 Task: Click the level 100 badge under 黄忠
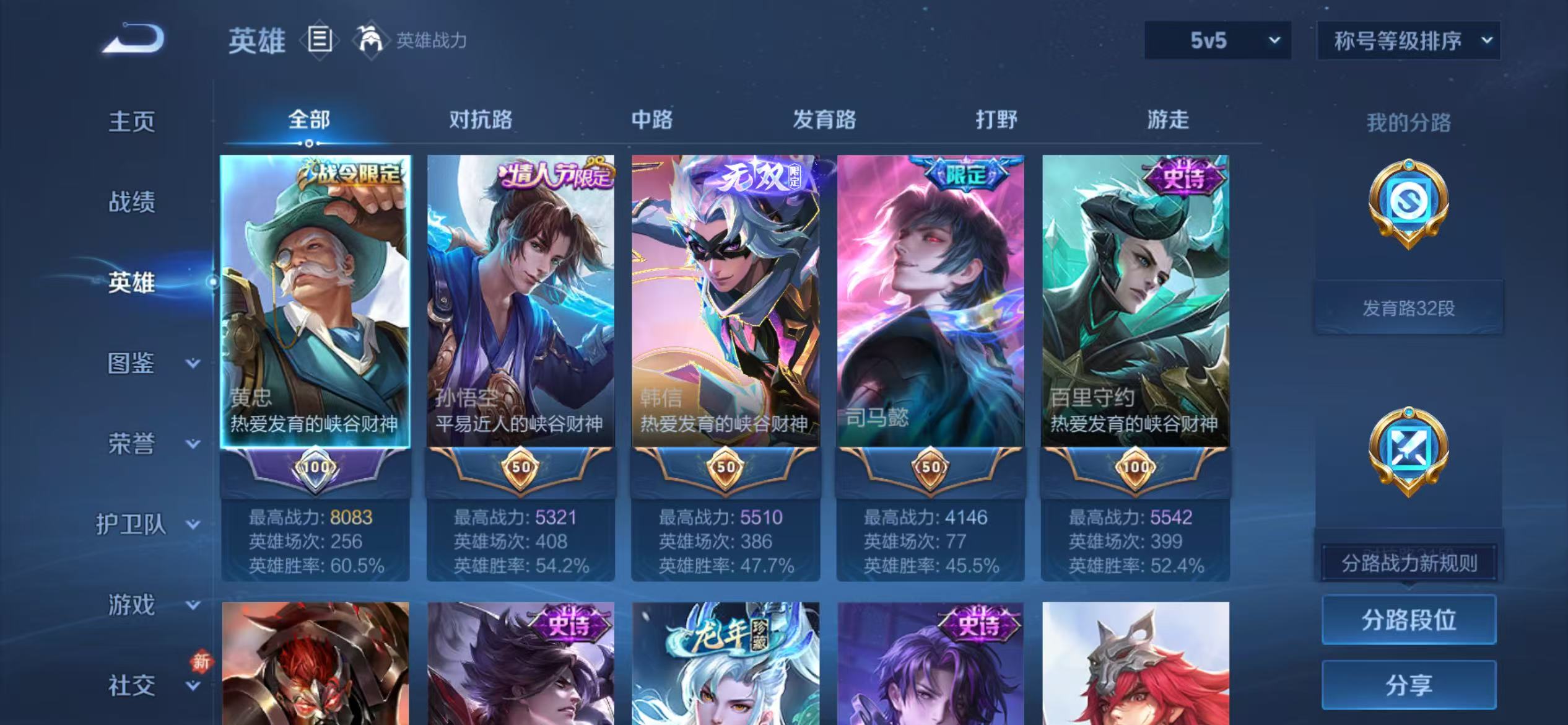[316, 467]
